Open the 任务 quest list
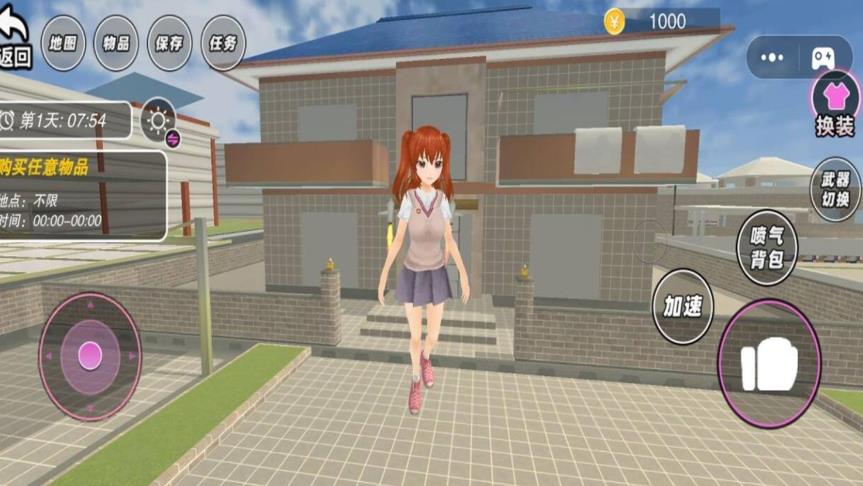The width and height of the screenshot is (863, 486). (x=224, y=43)
